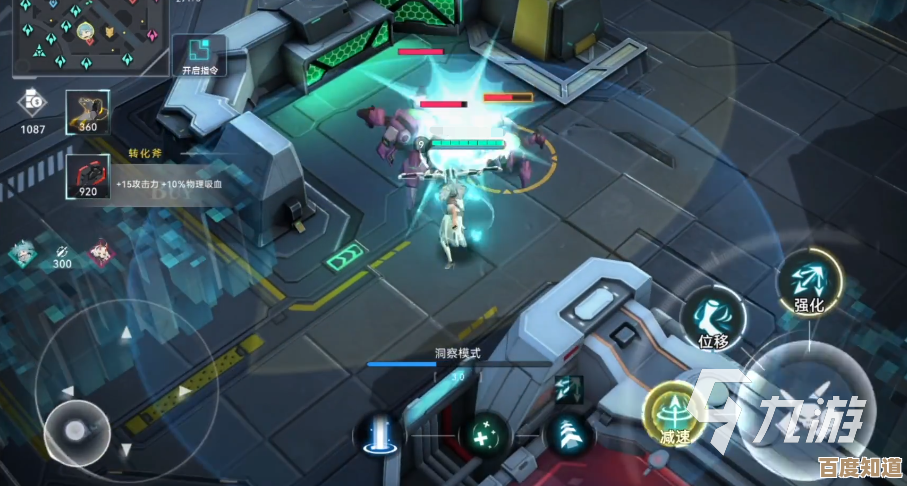The height and width of the screenshot is (486, 907).
Task: Tap the 开启指令 command button
Action: pos(199,55)
